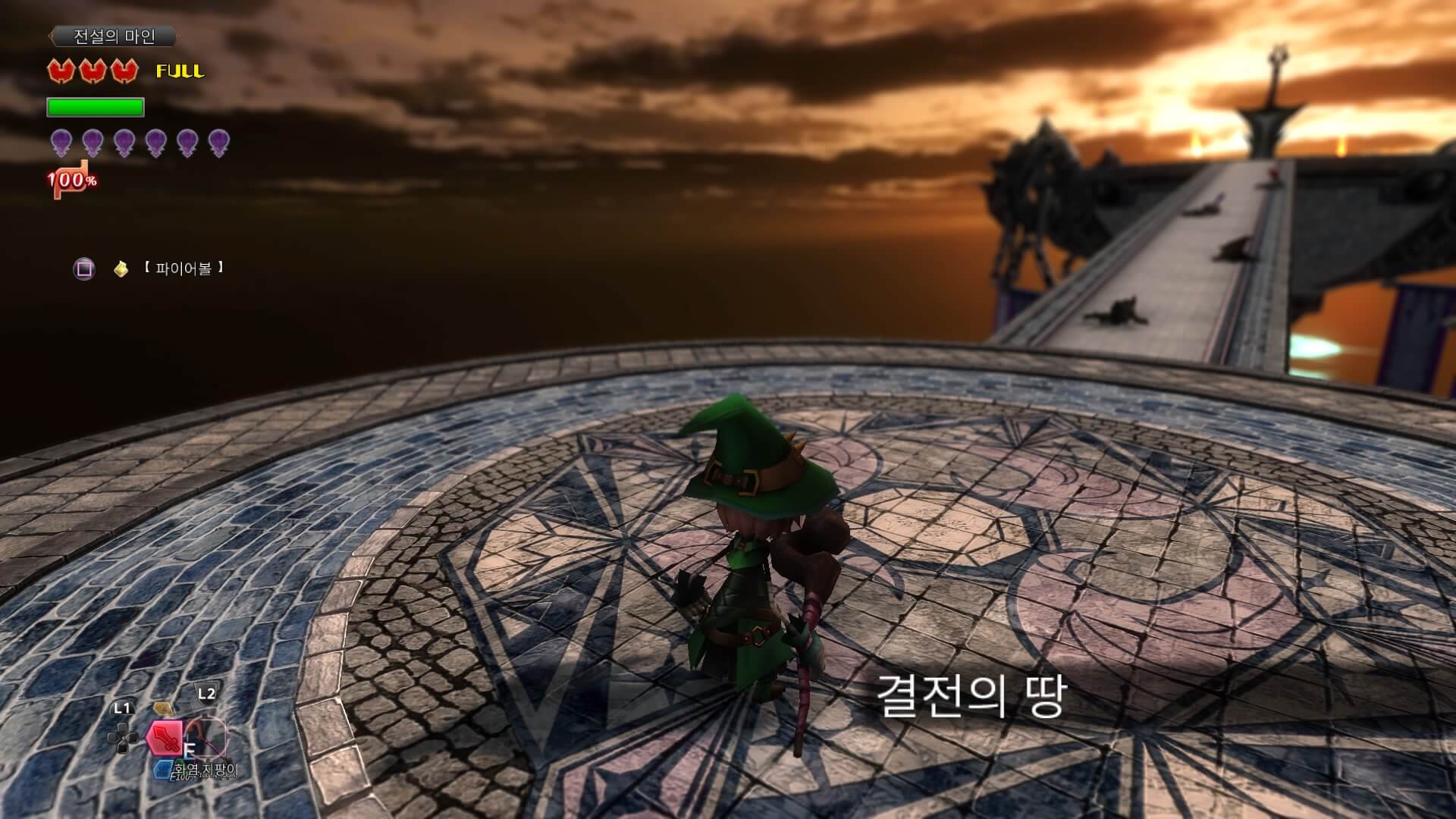Click the right edge arrow of the quest banner
1456x819 pixels.
(x=179, y=36)
